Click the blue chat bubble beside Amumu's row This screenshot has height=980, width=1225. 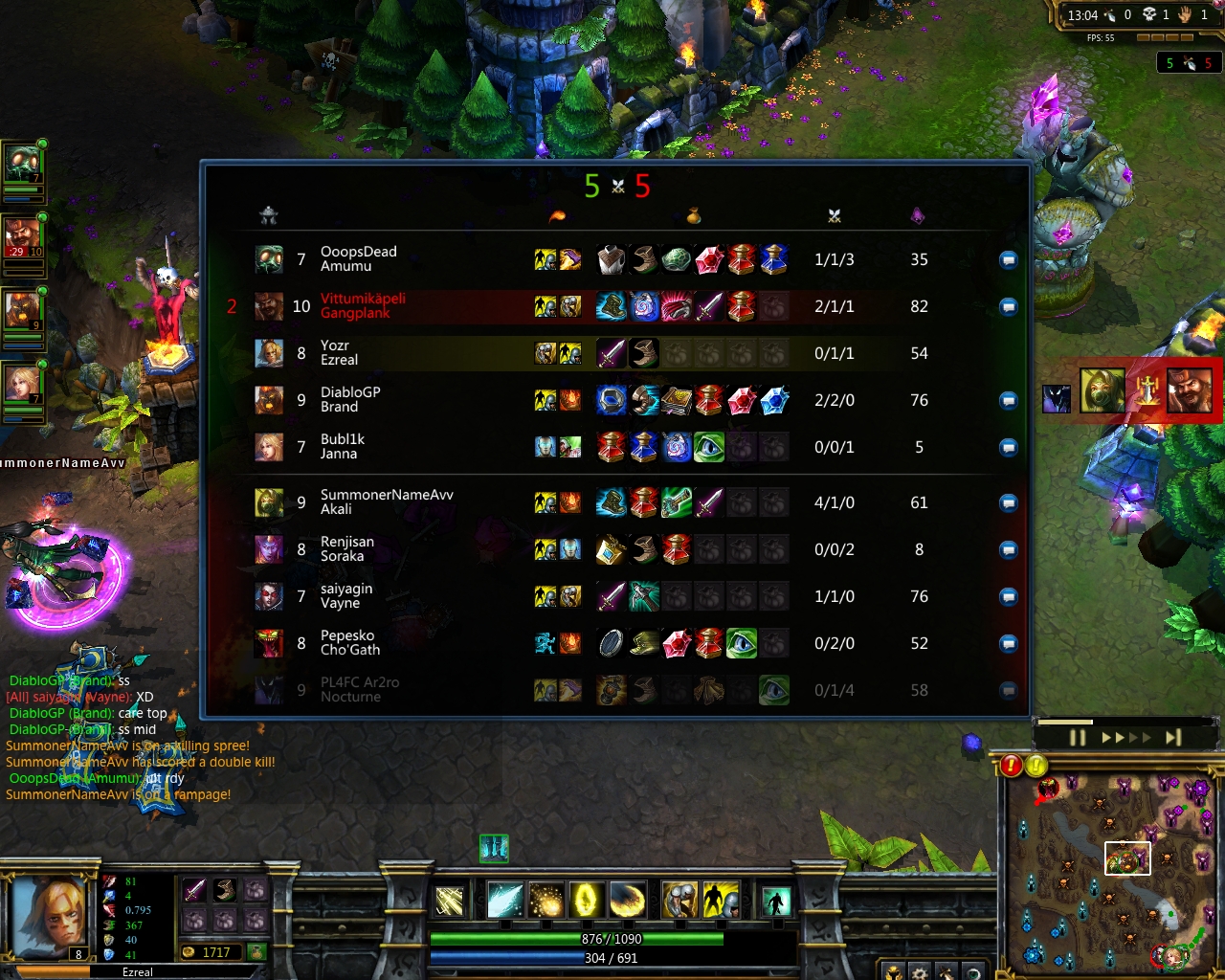pos(1009,260)
